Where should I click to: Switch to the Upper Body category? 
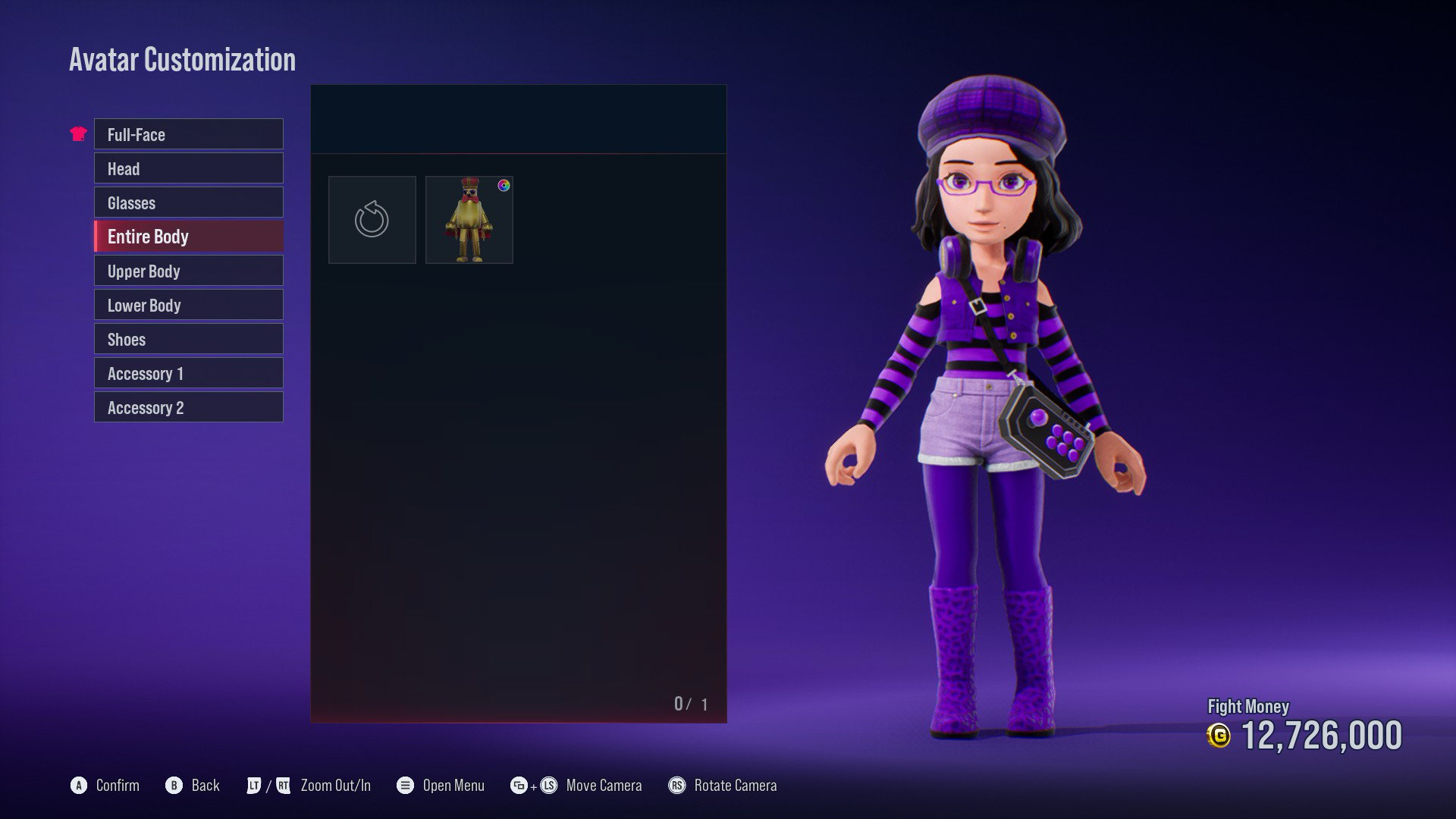[188, 271]
